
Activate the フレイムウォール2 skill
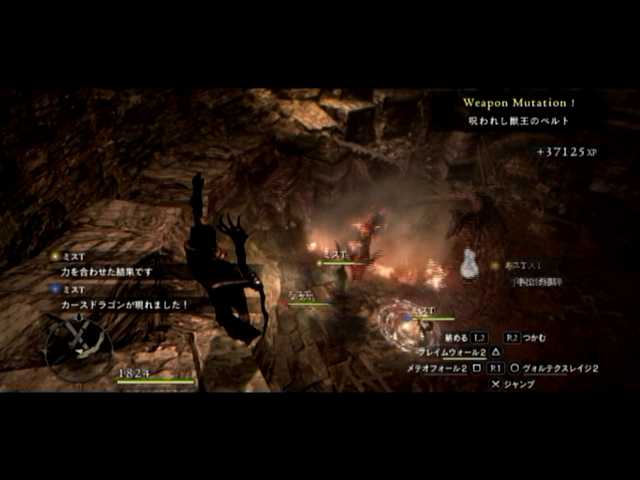tap(452, 353)
